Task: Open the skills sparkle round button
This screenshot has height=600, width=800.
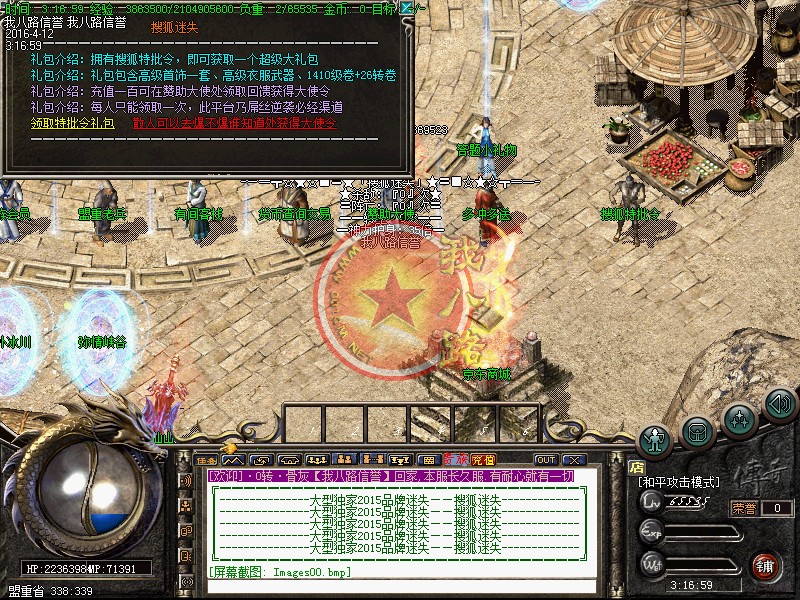Action: (739, 415)
